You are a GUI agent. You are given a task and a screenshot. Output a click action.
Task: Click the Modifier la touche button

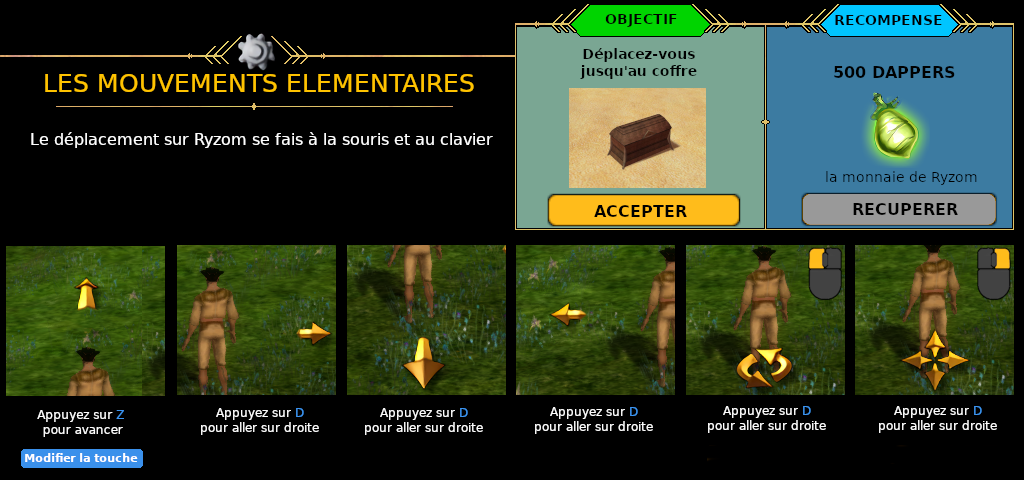click(82, 458)
